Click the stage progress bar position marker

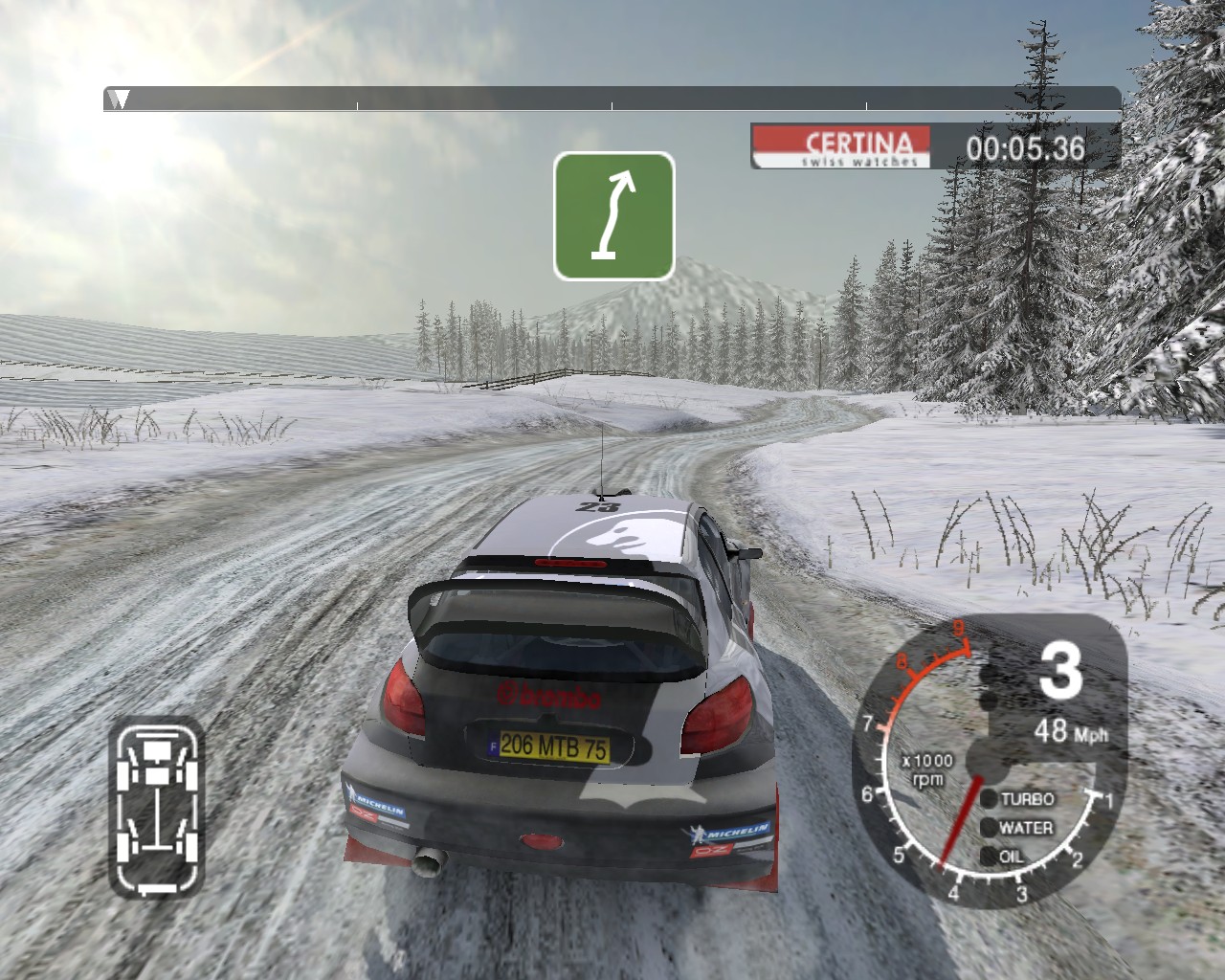point(119,99)
